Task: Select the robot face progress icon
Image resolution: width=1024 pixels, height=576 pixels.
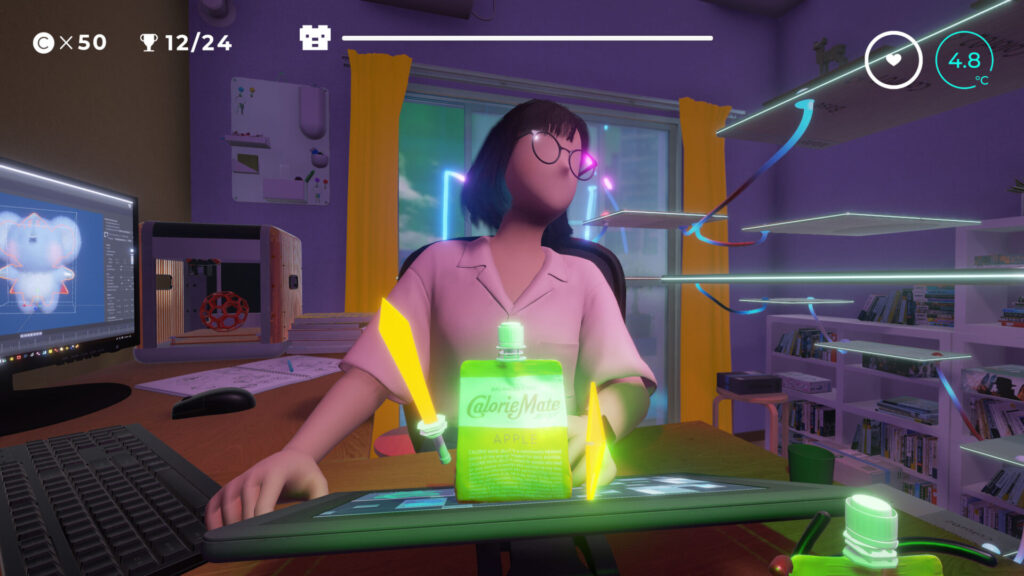Action: point(315,38)
